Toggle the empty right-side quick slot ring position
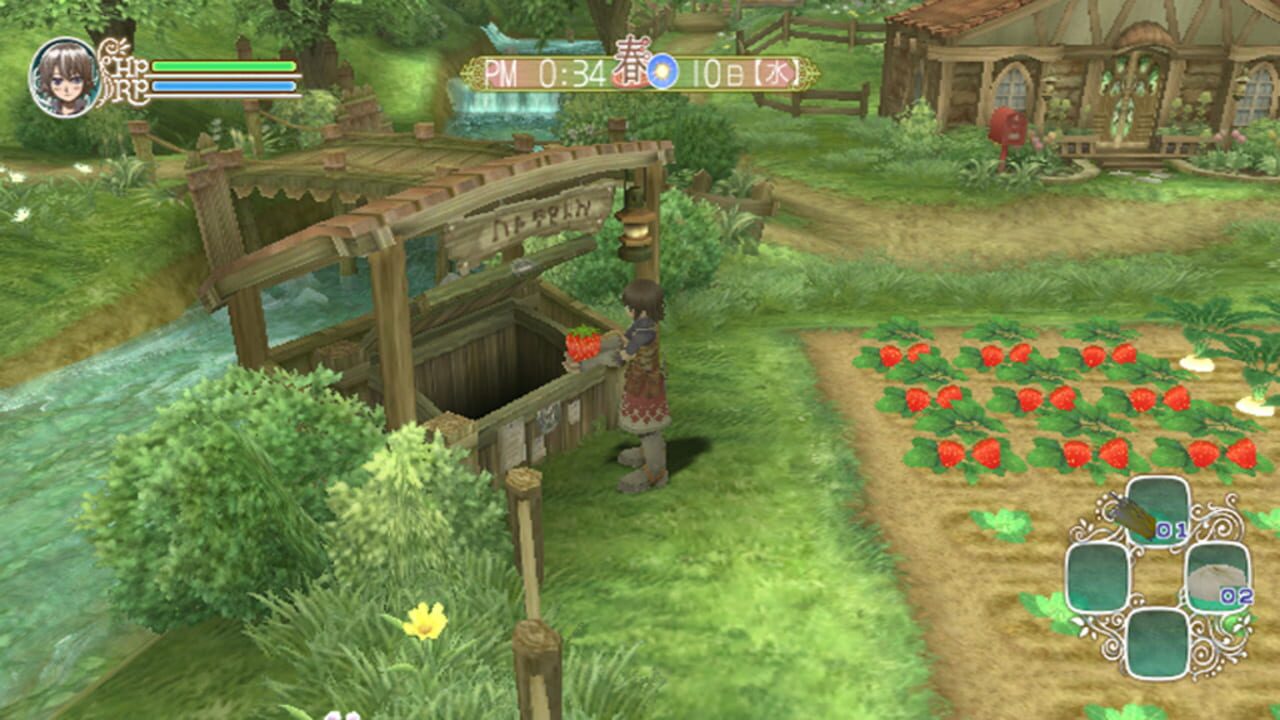The image size is (1280, 720). point(1217,579)
